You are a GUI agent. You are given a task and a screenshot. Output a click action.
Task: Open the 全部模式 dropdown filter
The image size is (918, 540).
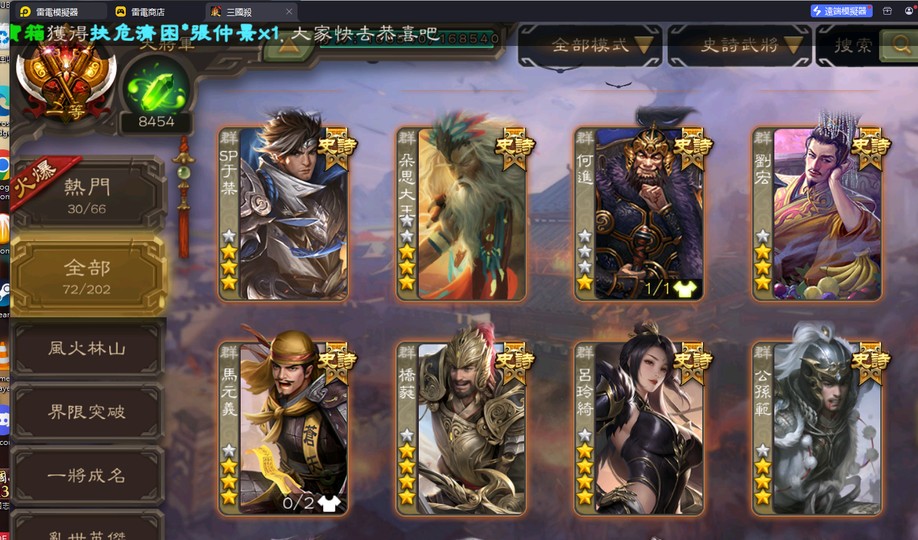tap(590, 44)
